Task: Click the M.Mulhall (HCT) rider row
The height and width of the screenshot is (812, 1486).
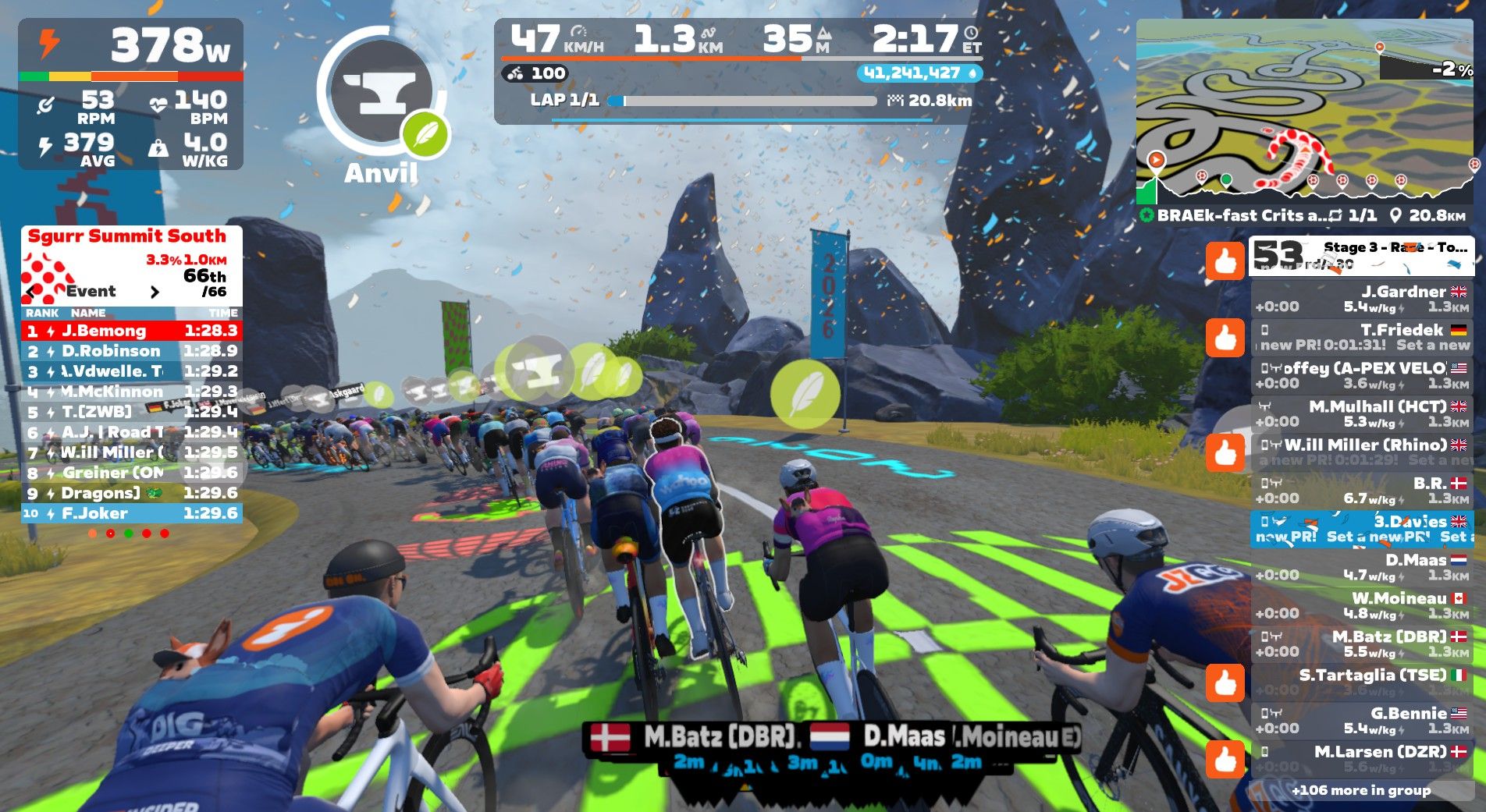Action: coord(1361,413)
